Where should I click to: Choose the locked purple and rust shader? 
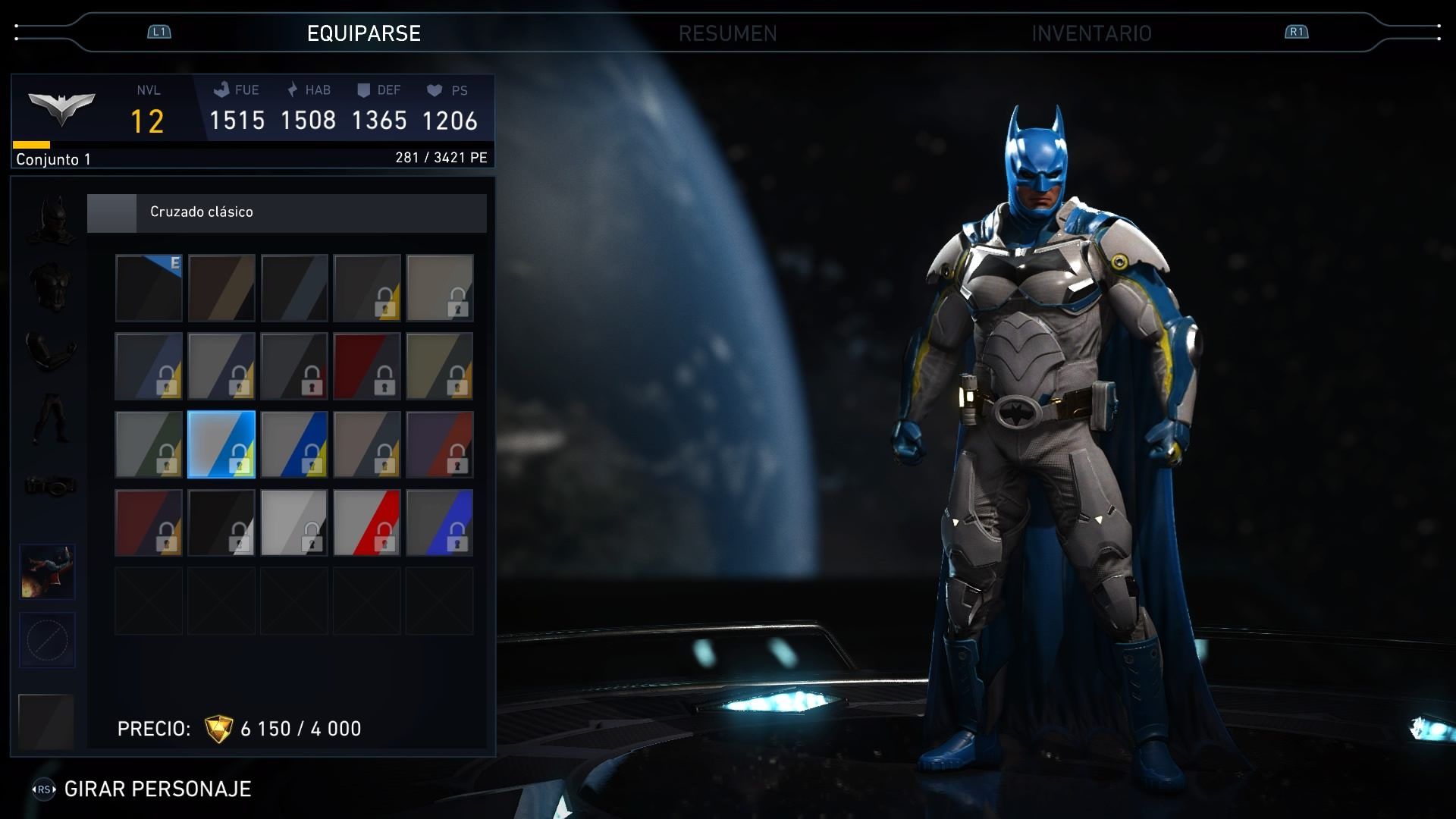440,444
